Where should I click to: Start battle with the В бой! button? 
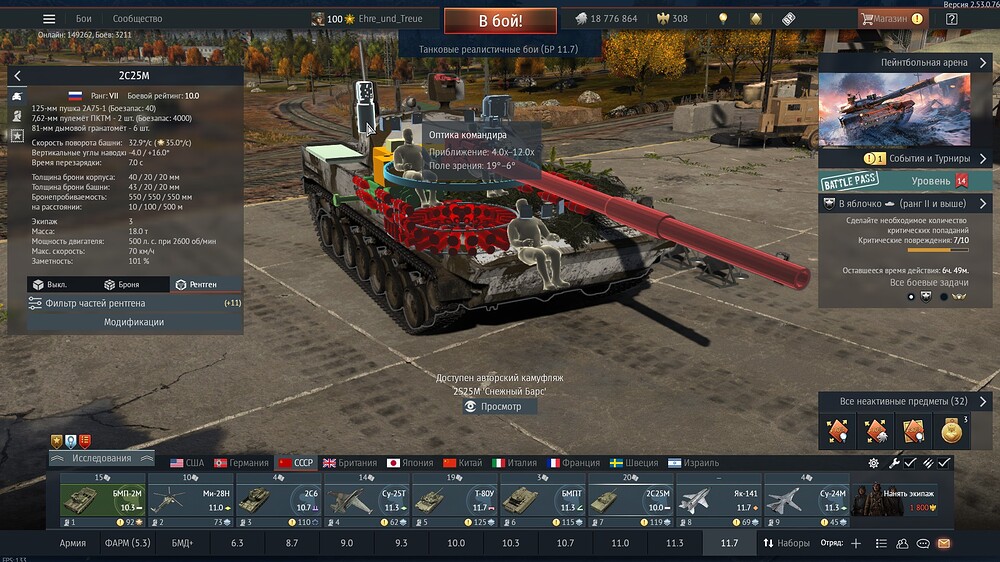(x=500, y=20)
